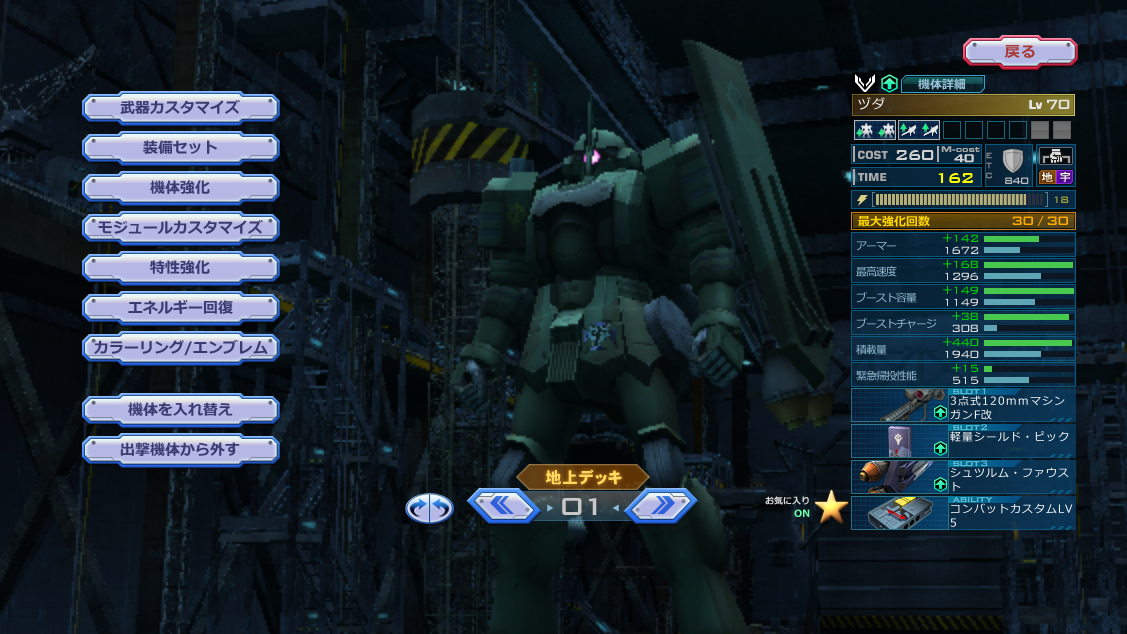
Task: Choose 出撃機体から外す remove from sortie
Action: pyautogui.click(x=180, y=449)
